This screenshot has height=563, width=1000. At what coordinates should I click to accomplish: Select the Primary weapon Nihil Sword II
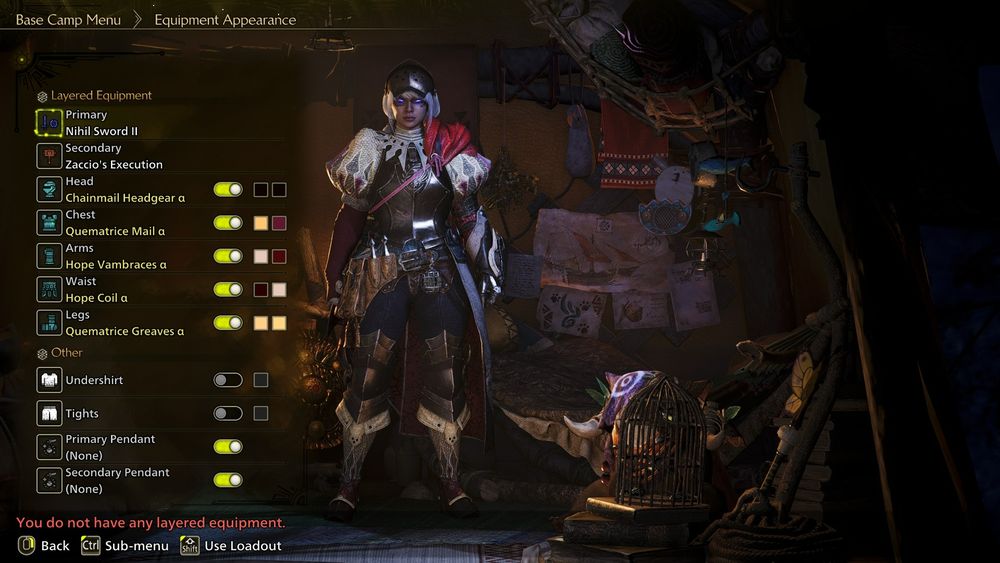pos(100,123)
